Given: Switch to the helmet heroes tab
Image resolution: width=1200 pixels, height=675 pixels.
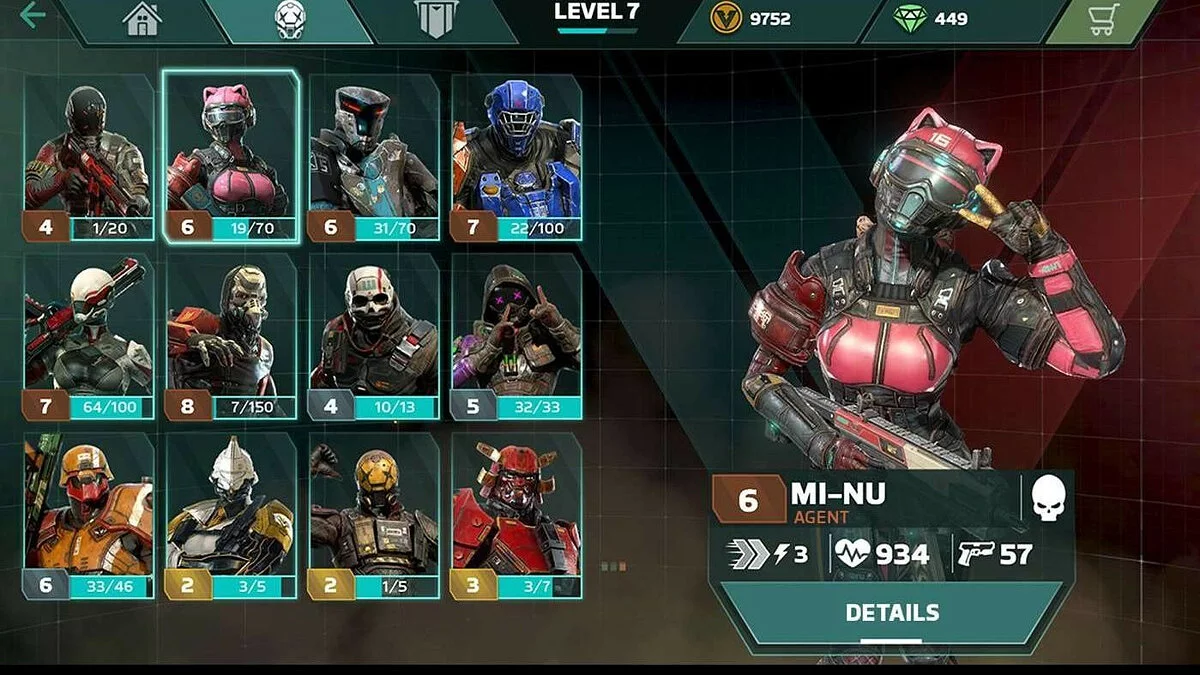Looking at the screenshot, I should pyautogui.click(x=290, y=20).
